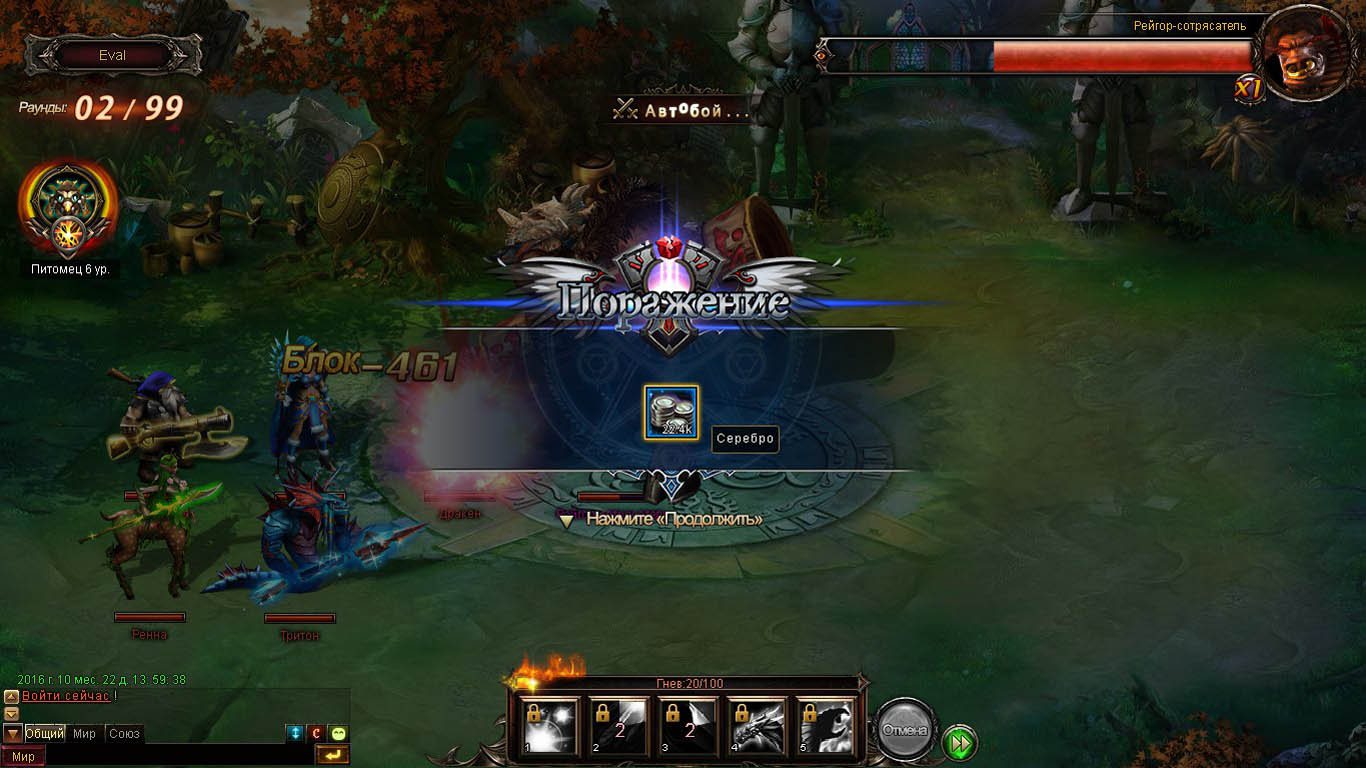Follow the Войти сейчас chat link
The image size is (1366, 768).
[x=66, y=696]
